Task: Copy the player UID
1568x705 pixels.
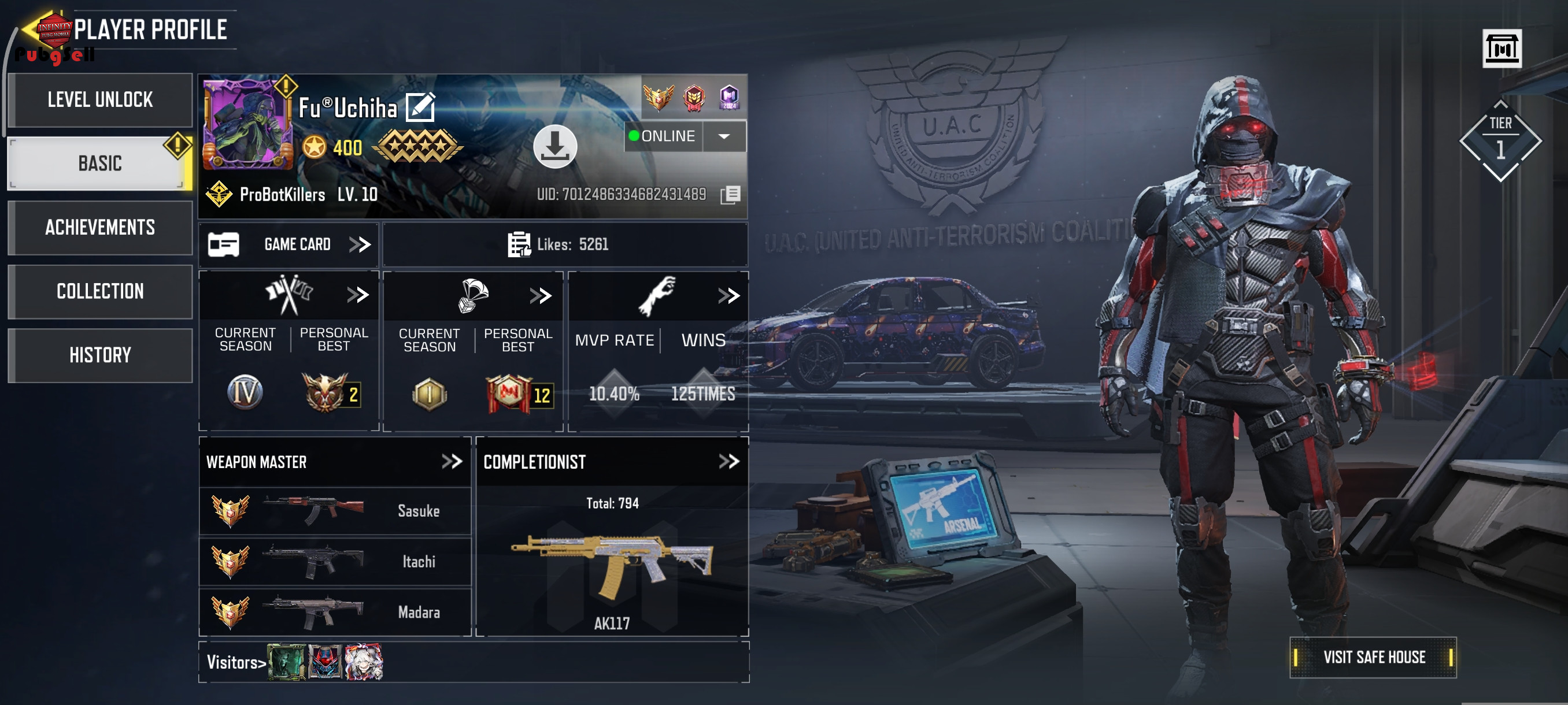Action: click(730, 195)
